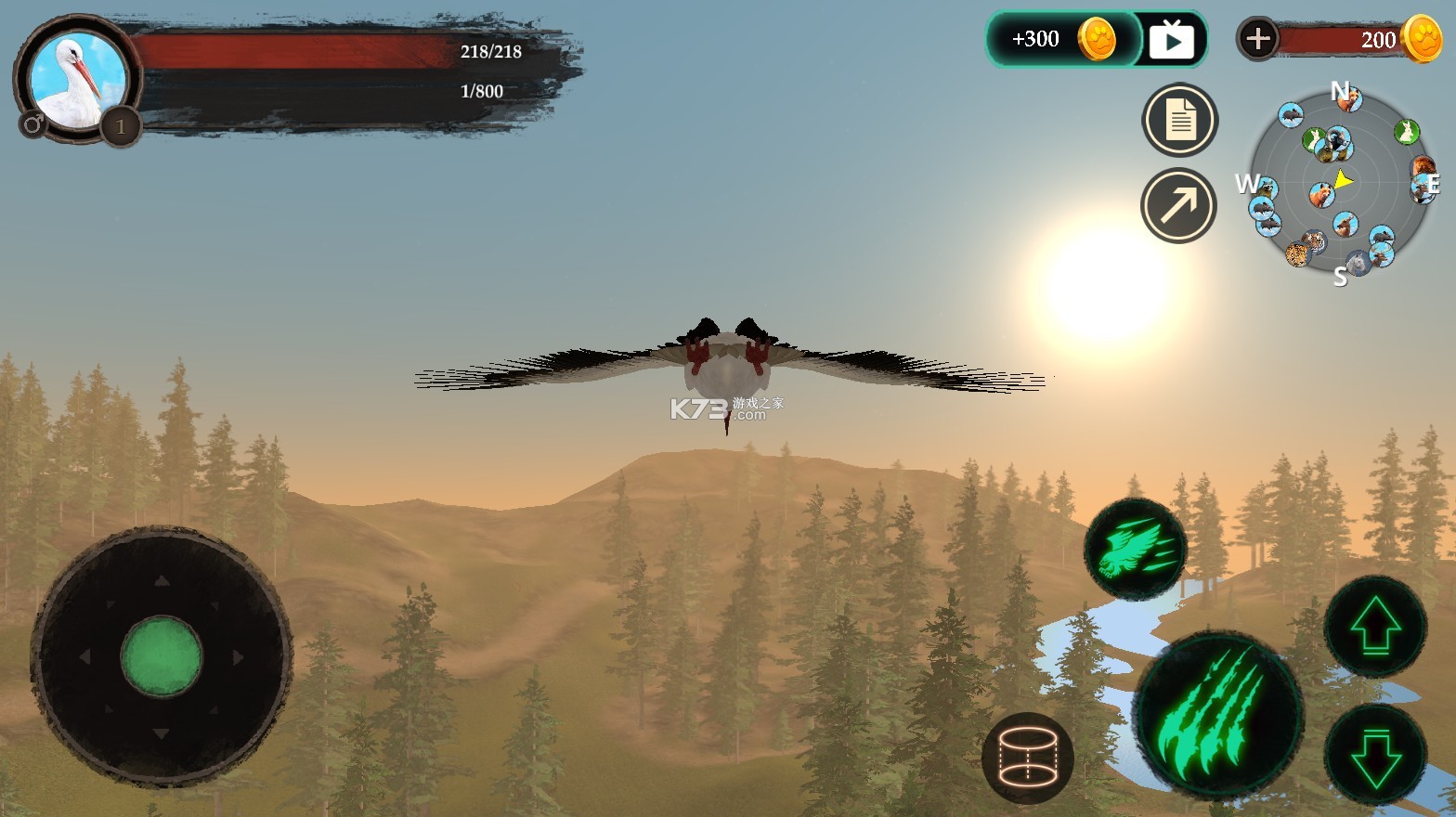Screen dimensions: 1456x817
Task: Open the quest document icon
Action: tap(1179, 121)
